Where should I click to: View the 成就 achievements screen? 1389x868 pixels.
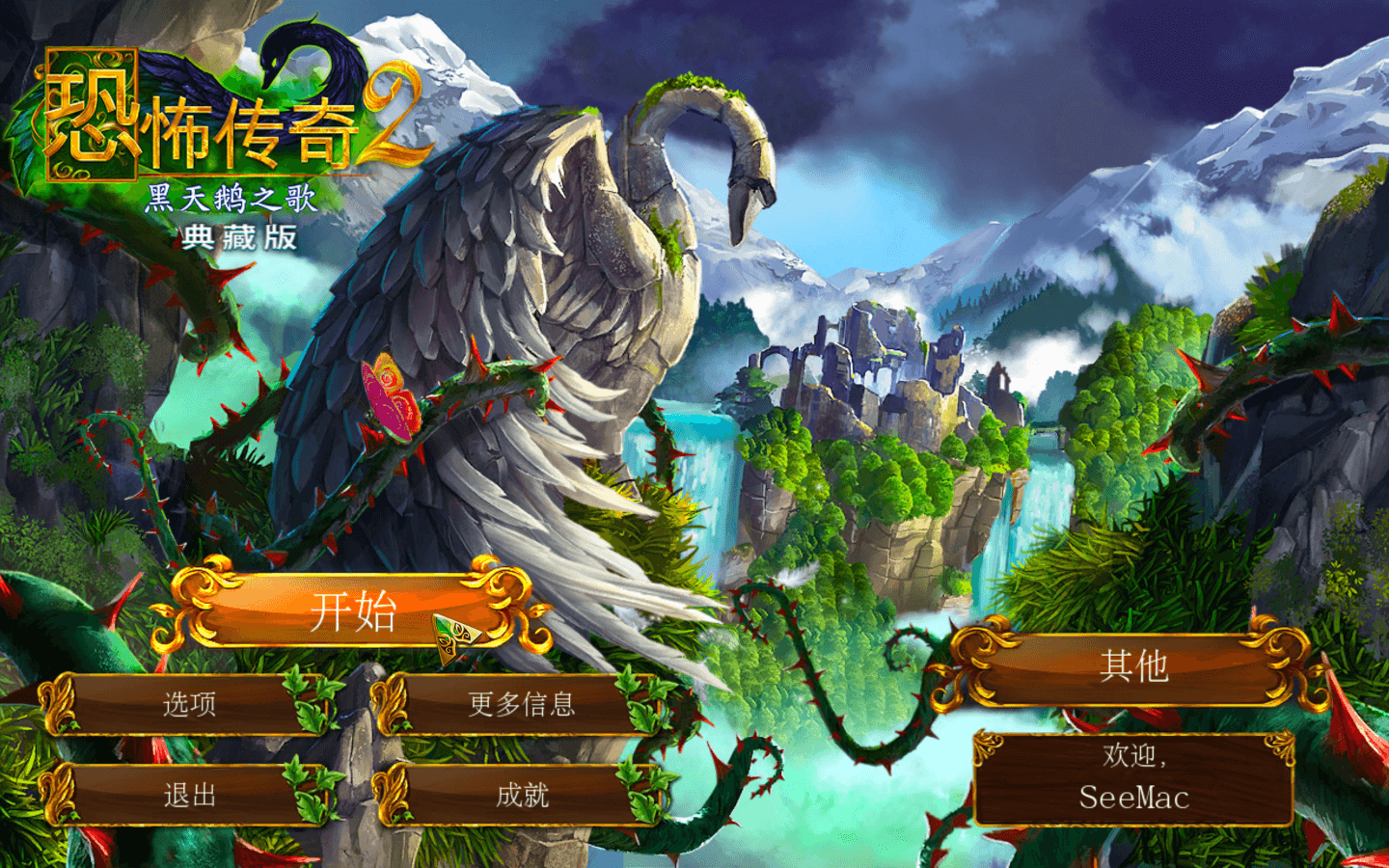tap(521, 796)
